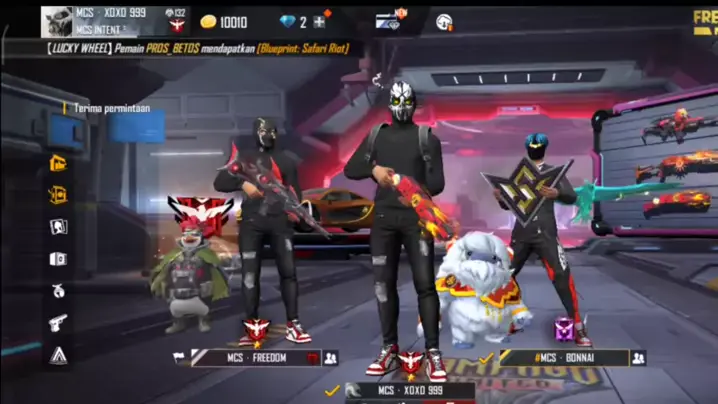View friend options beside #MCS BONNAI
This screenshot has width=718, height=404.
click(x=638, y=357)
